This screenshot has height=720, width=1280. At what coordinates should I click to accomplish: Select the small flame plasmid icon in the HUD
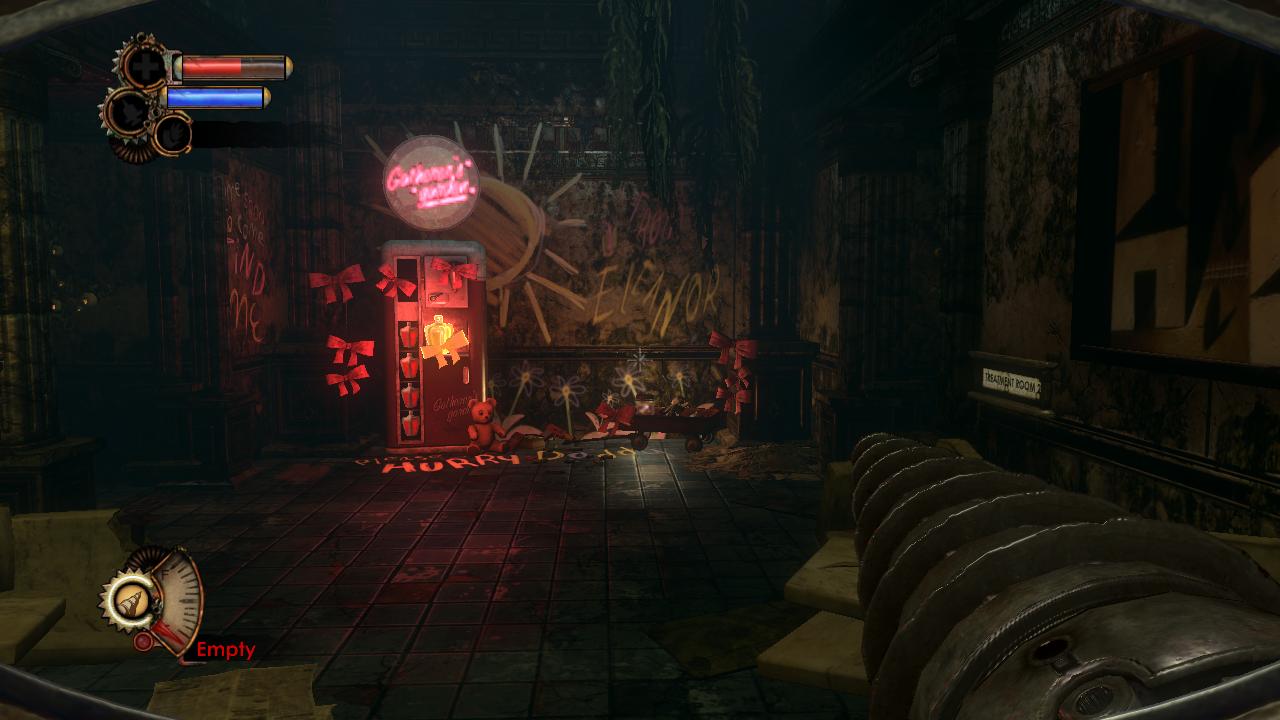[172, 133]
